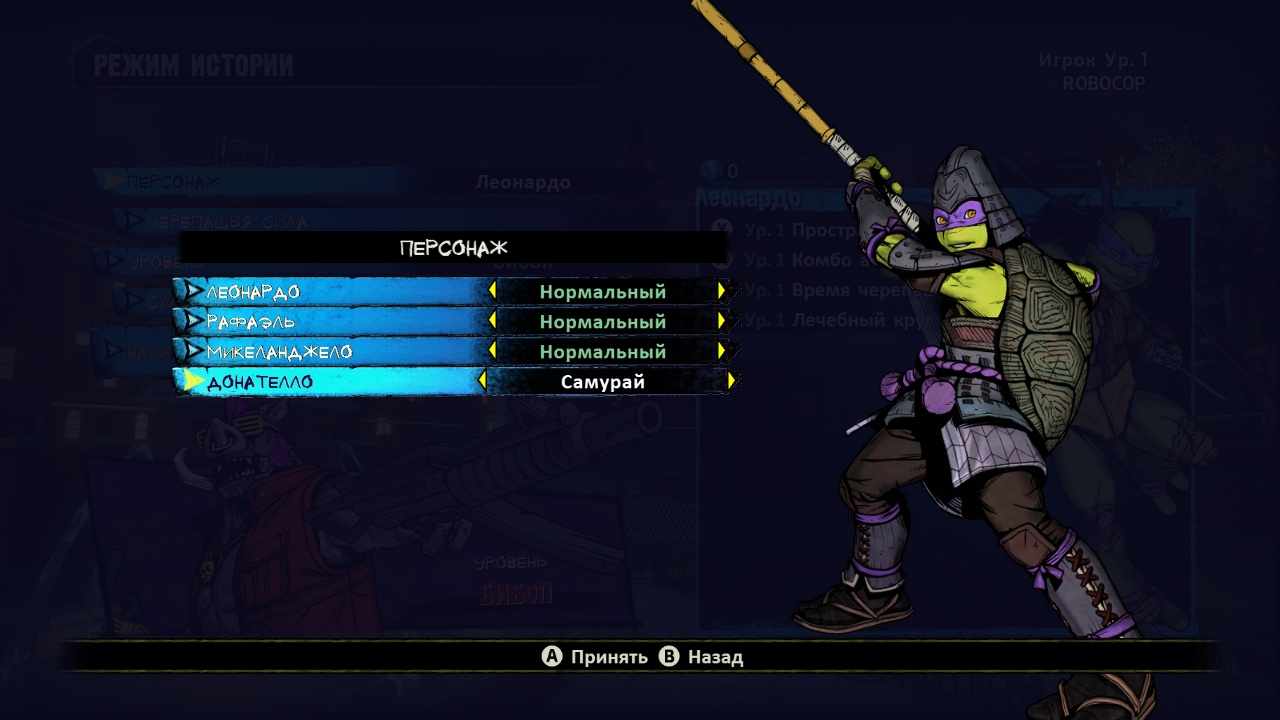Viewport: 1280px width, 720px height.
Task: Cycle Рафаэль's costume with right arrow
Action: pos(721,321)
